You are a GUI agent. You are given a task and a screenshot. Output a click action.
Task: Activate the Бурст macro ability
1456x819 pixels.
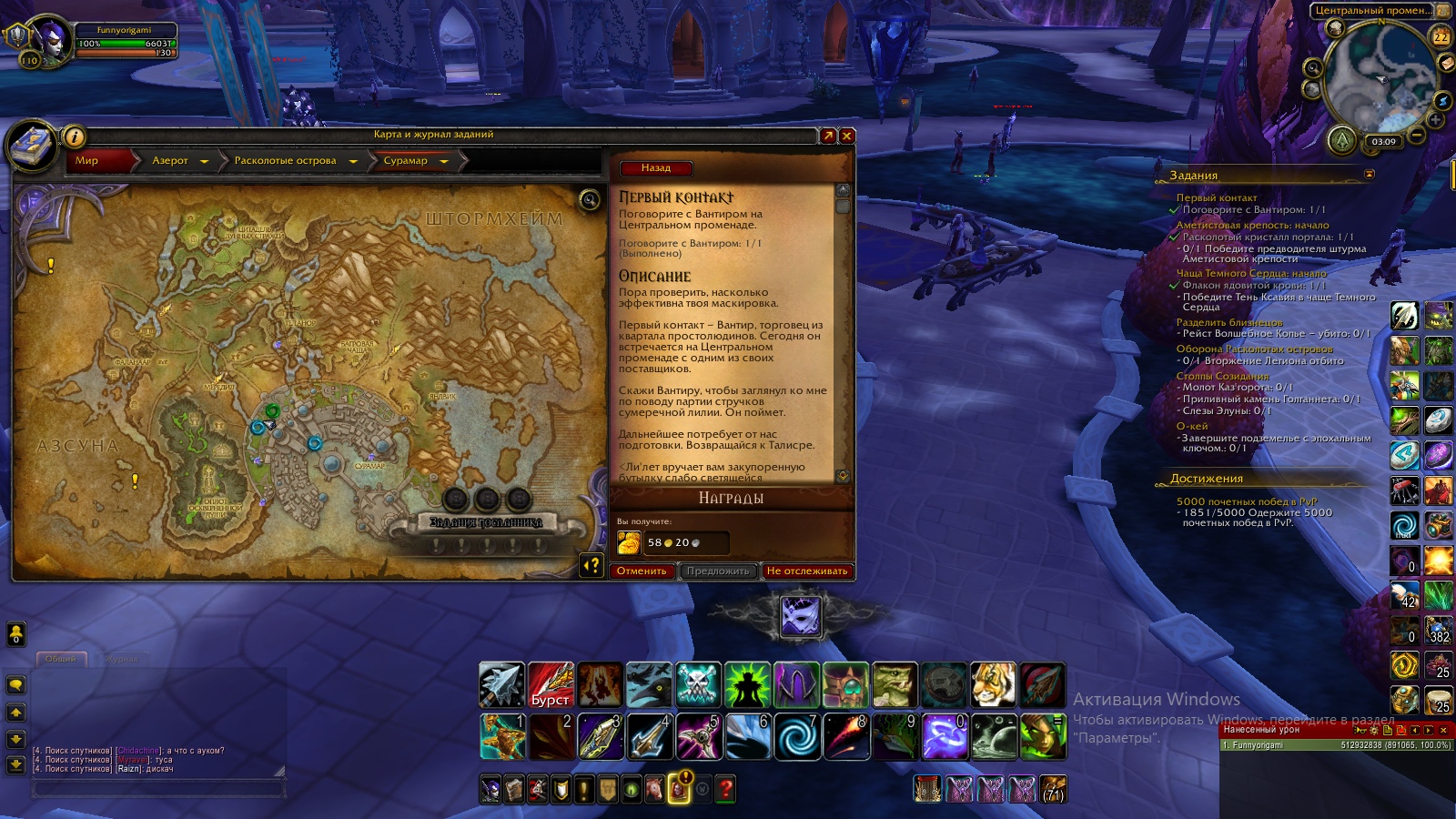click(551, 685)
